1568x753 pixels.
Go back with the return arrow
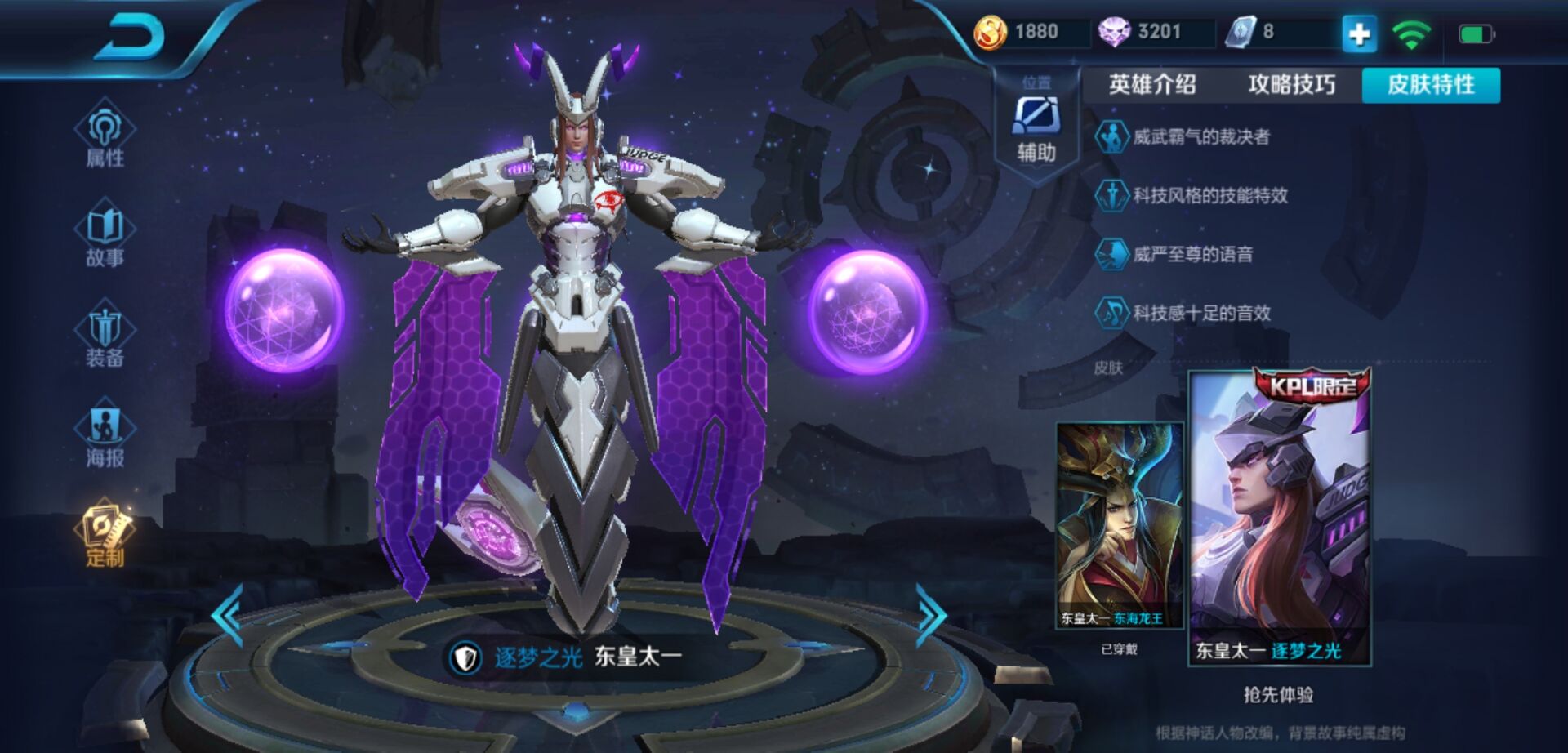pyautogui.click(x=131, y=37)
